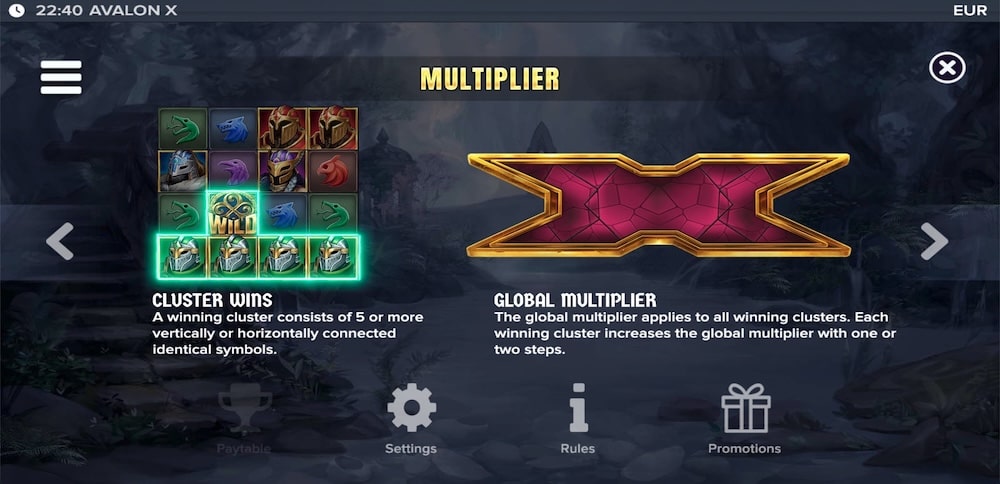View the Promotions gift tab

744,418
